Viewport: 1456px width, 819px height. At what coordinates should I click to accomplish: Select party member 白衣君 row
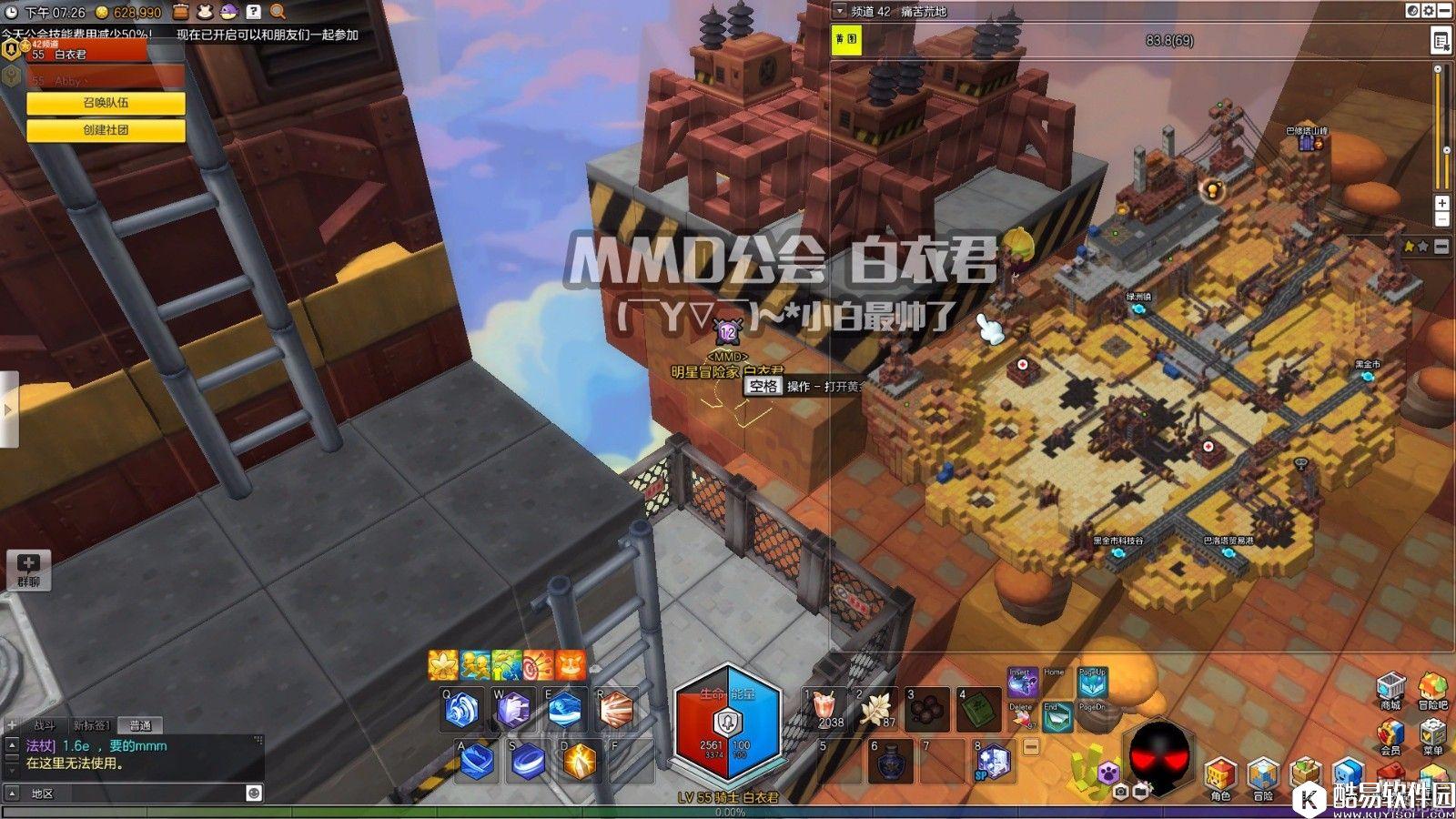(91, 55)
